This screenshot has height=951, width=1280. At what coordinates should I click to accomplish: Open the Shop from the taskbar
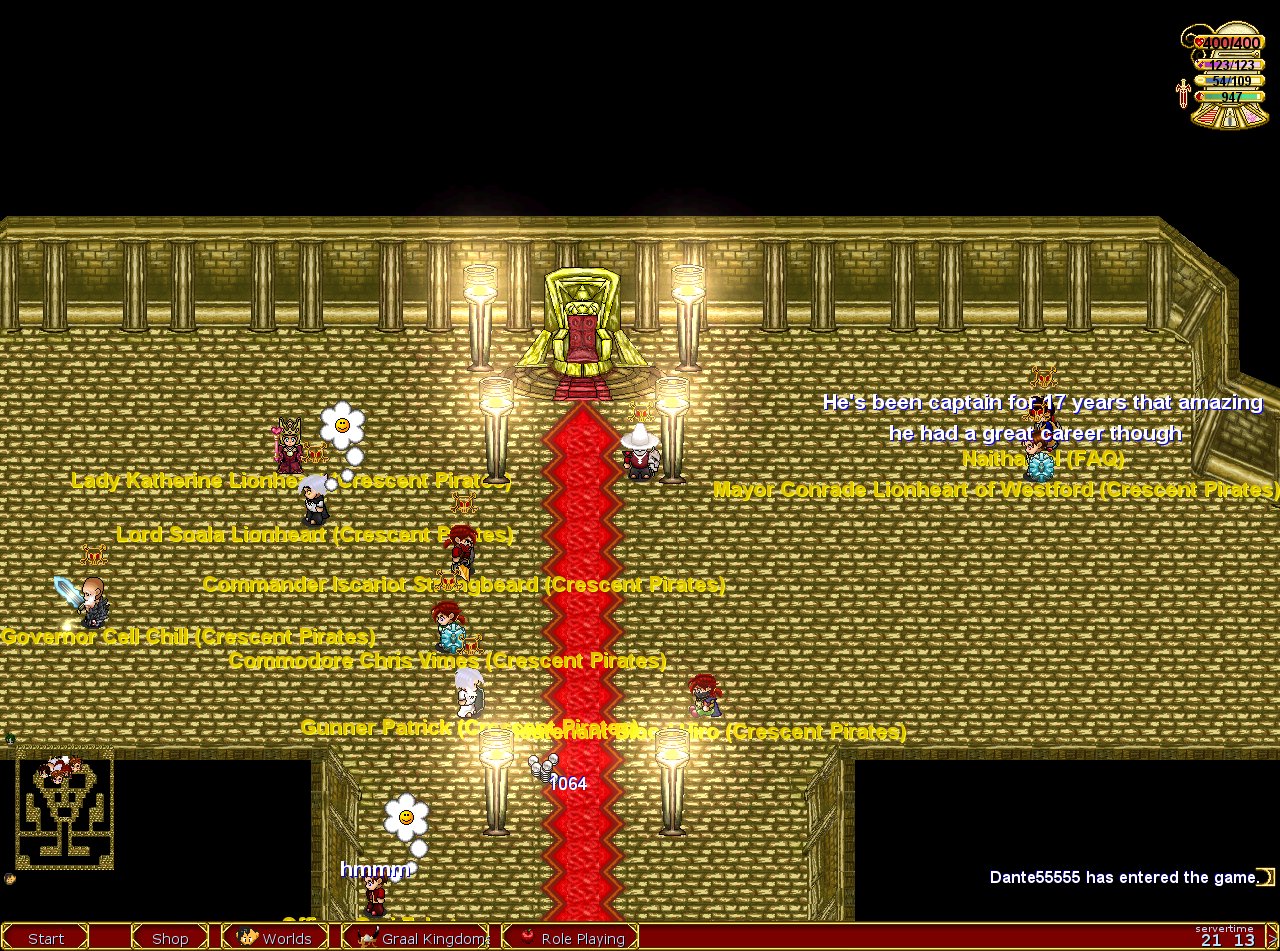click(170, 938)
